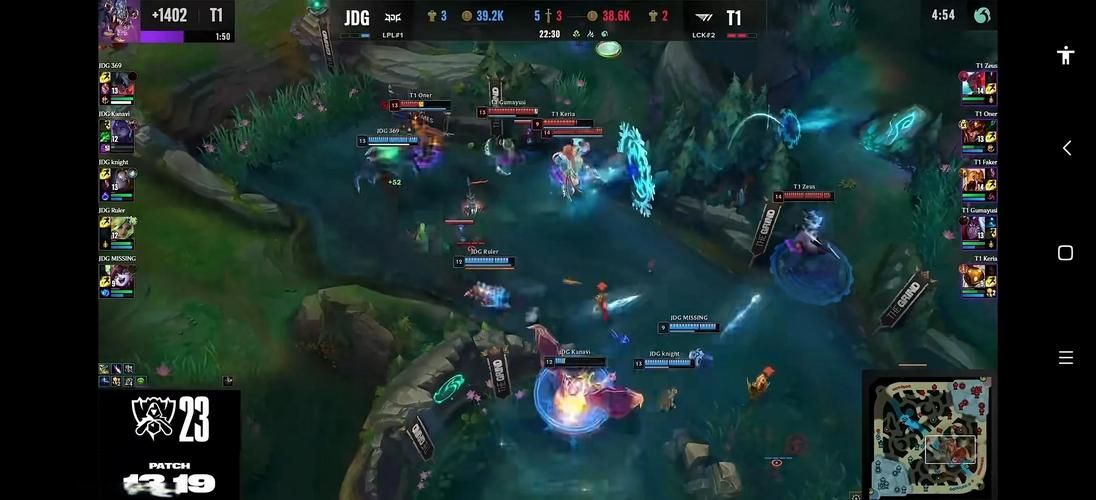Screen dimensions: 1096x500
Task: Select T1 Keria's champion portrait
Action: coord(973,277)
